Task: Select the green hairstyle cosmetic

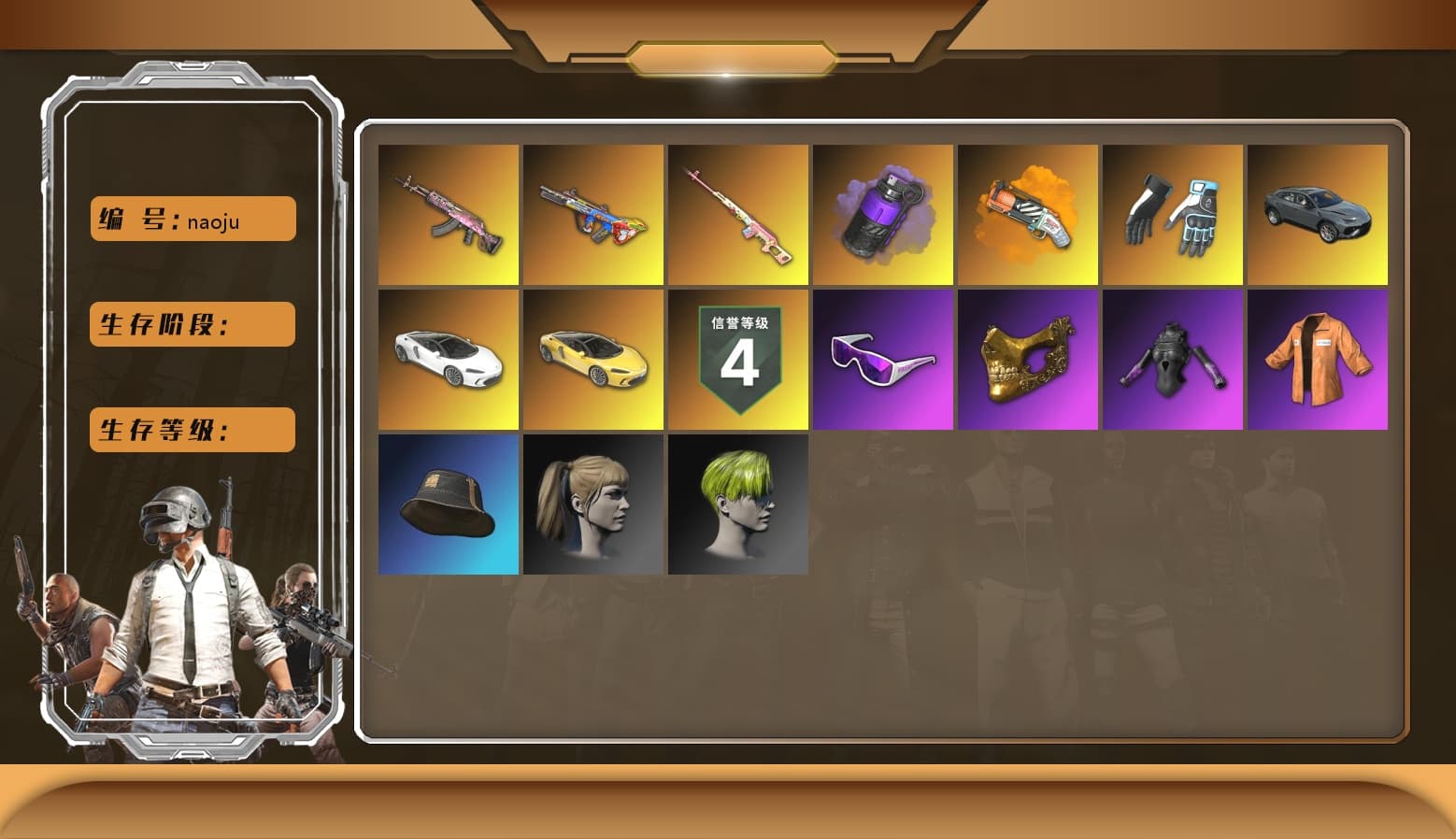Action: pyautogui.click(x=737, y=504)
